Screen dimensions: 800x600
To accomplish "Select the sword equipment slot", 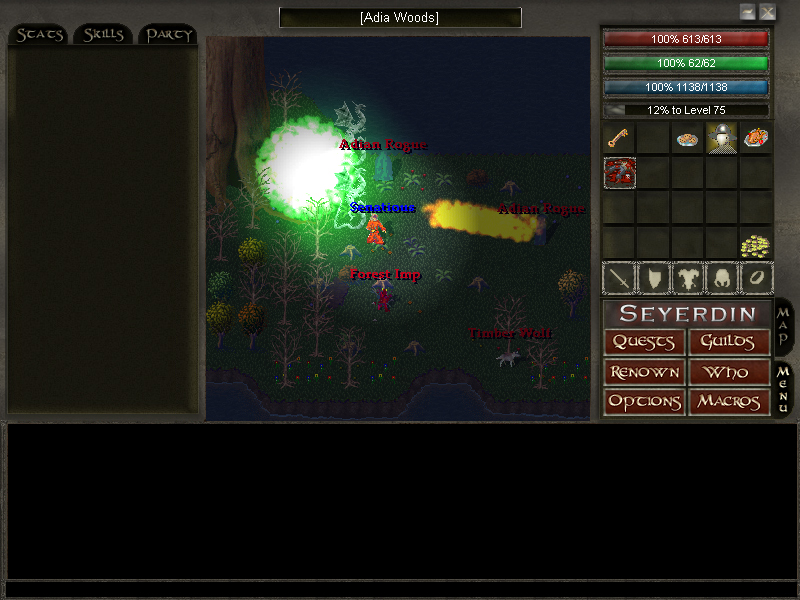I will pos(619,277).
